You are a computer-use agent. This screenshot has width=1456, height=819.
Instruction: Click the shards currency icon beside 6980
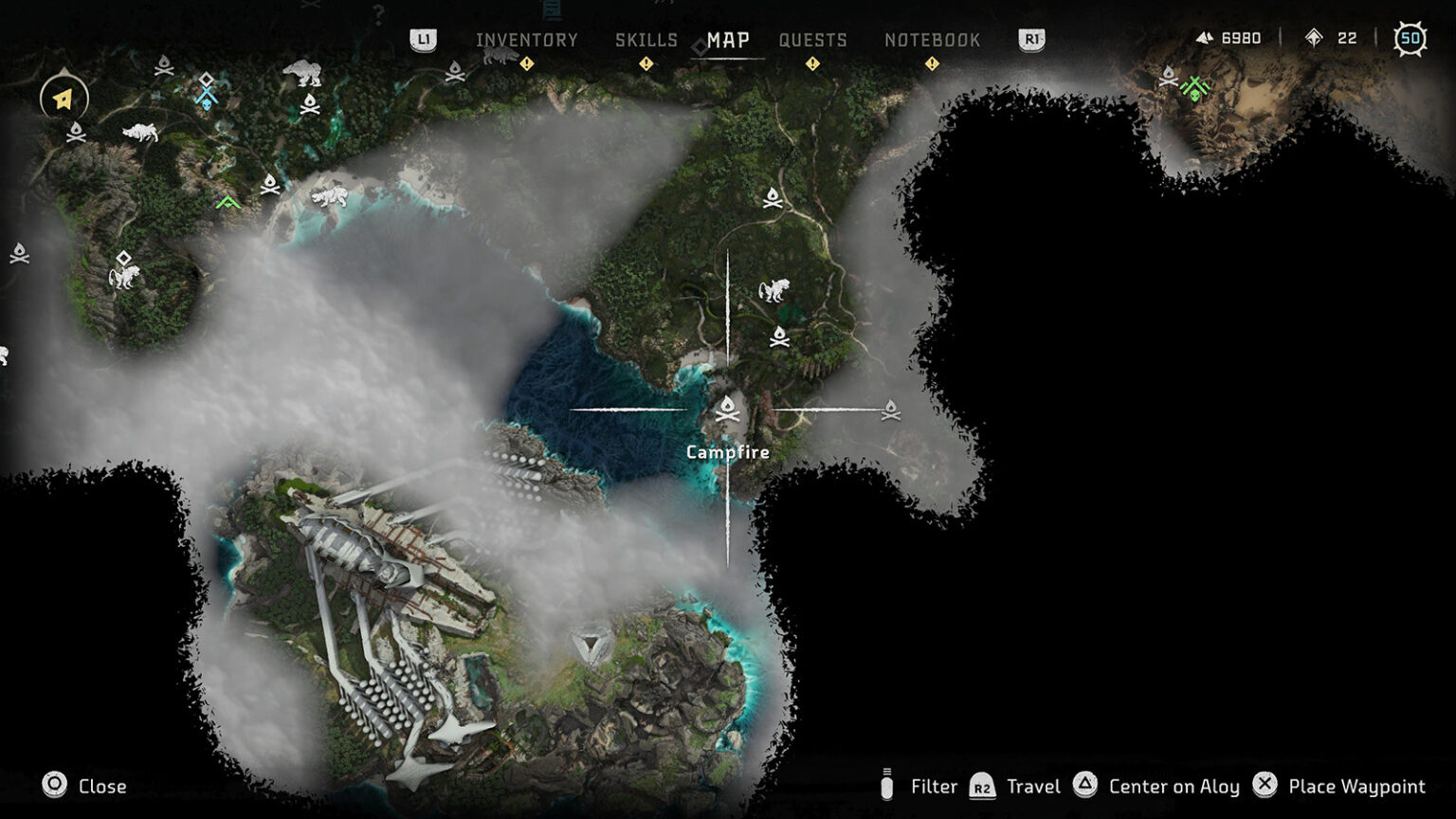pyautogui.click(x=1205, y=39)
